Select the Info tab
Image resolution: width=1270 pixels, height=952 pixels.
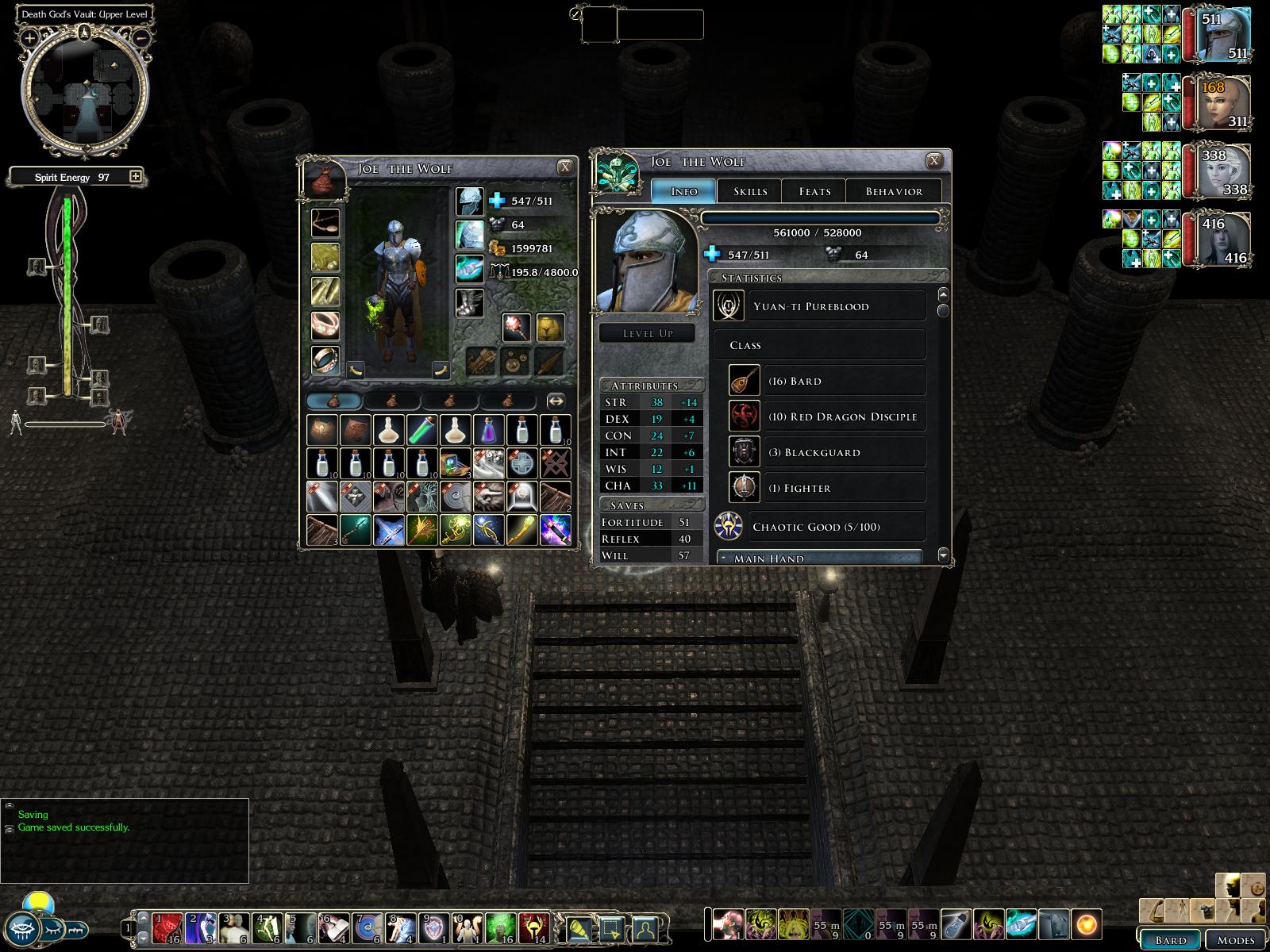point(683,191)
